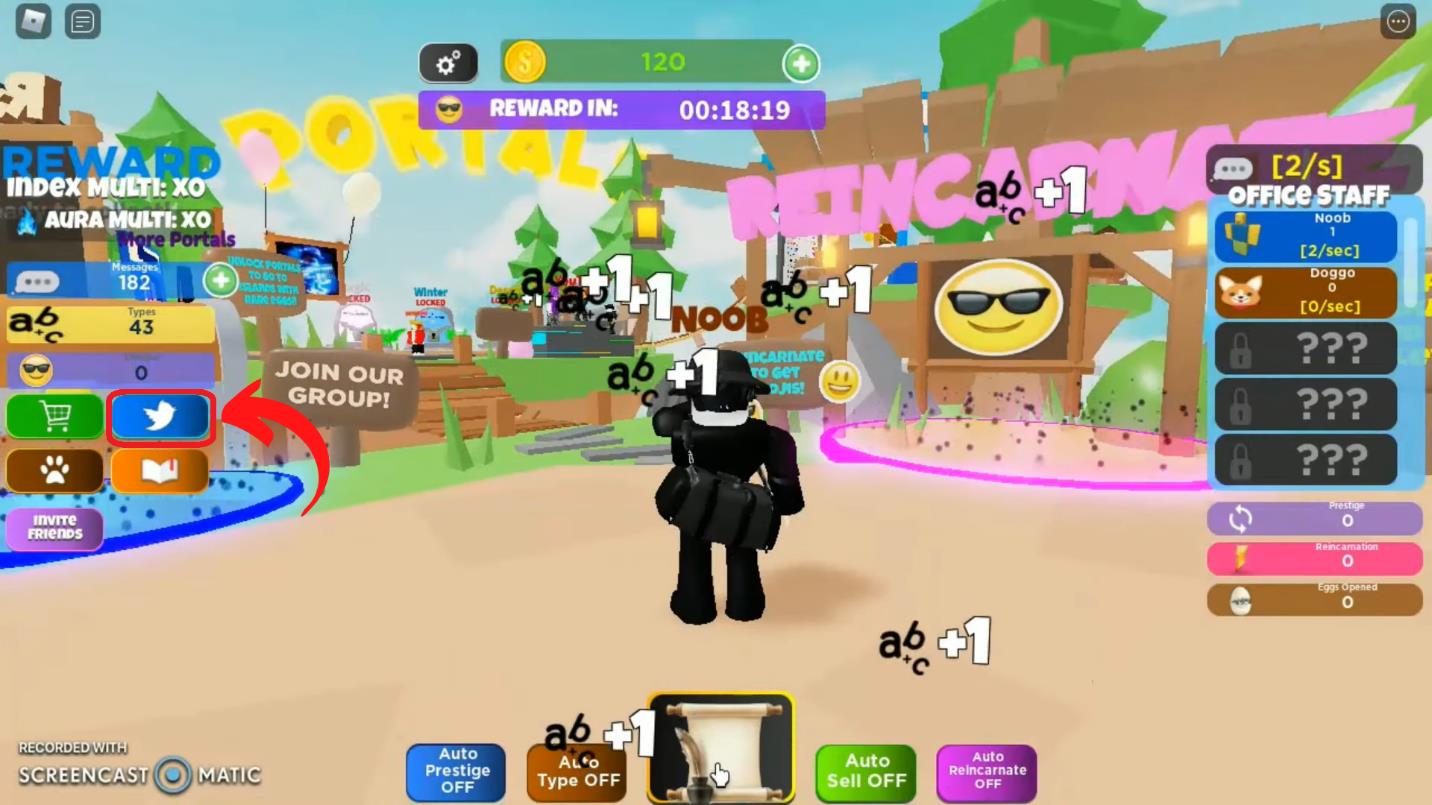Open the orange index book
The width and height of the screenshot is (1432, 805).
(159, 470)
